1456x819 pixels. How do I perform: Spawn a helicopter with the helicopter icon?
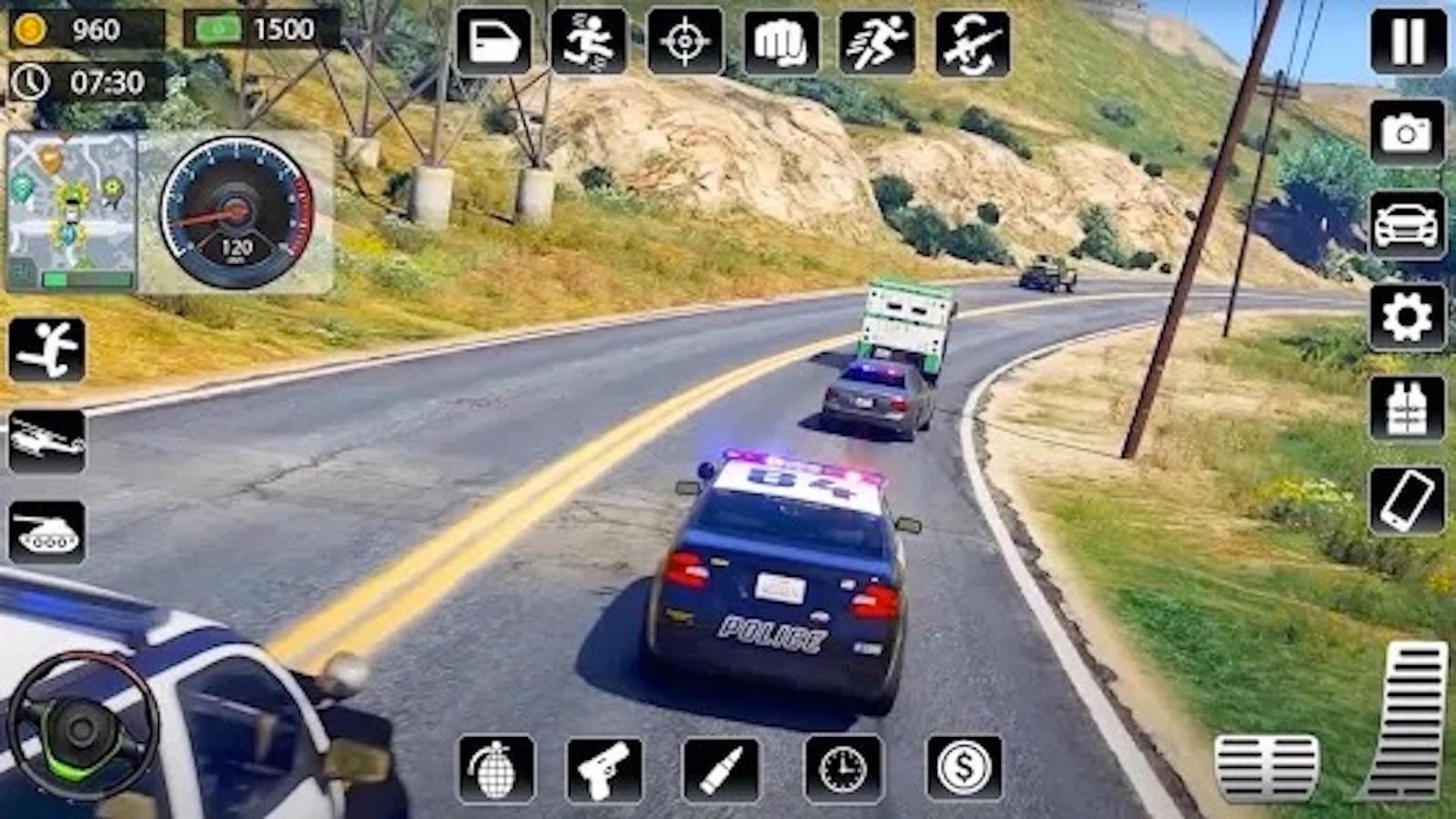(45, 446)
